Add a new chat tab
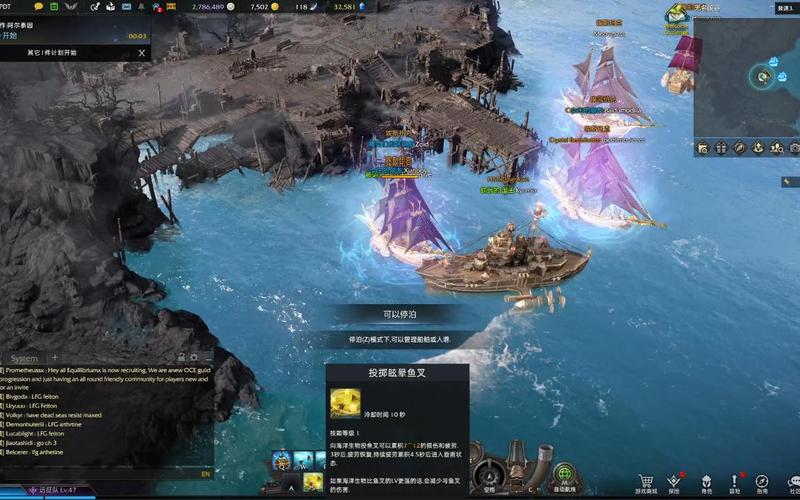 (55, 358)
